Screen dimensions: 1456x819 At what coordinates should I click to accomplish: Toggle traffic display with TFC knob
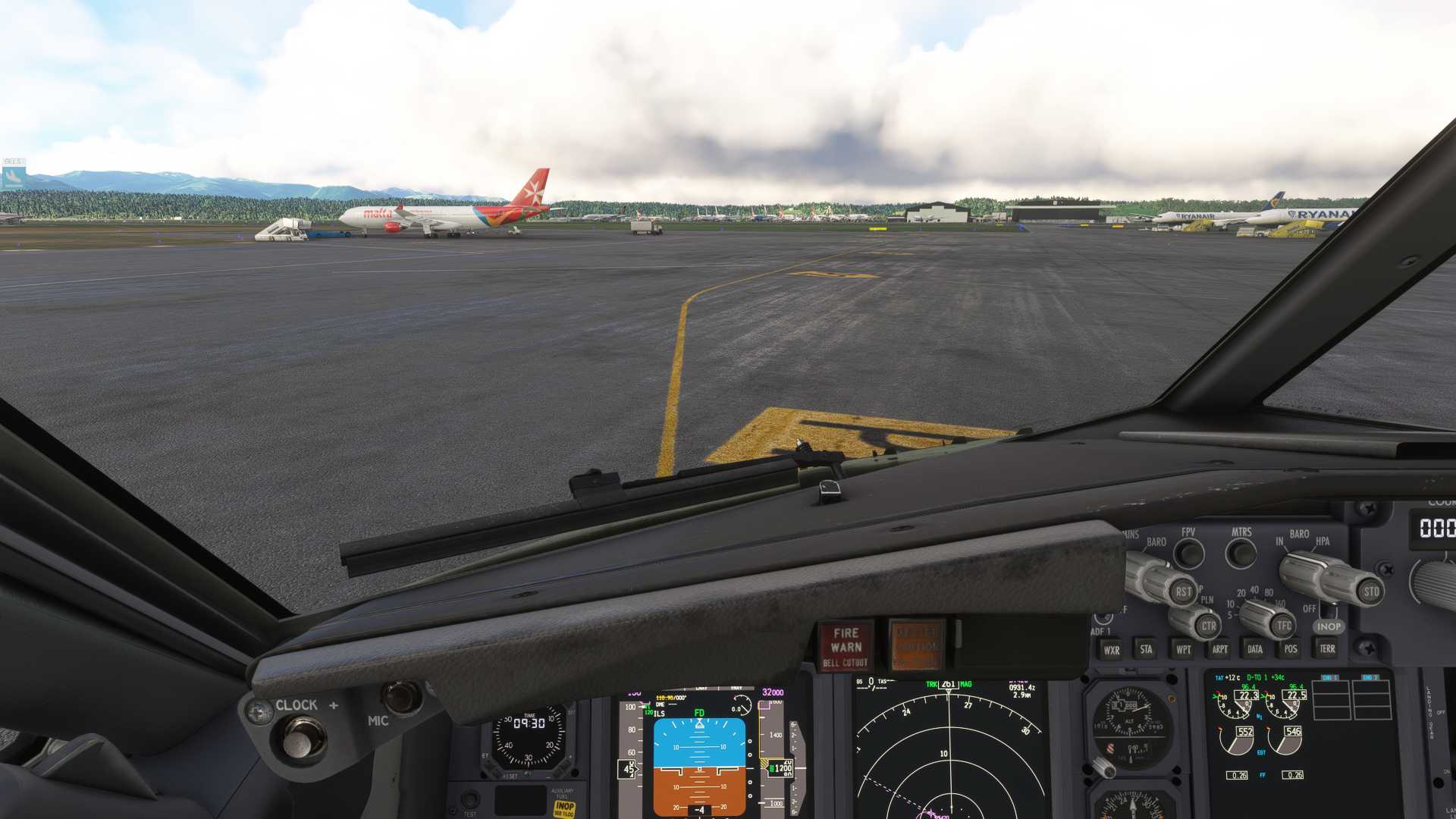click(1282, 626)
